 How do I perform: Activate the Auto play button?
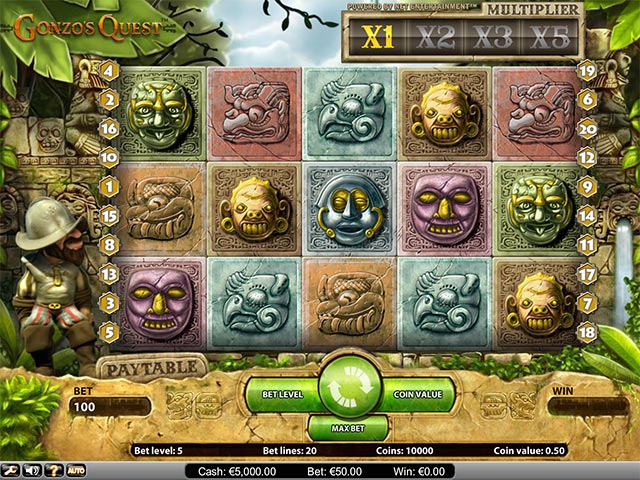[x=75, y=470]
